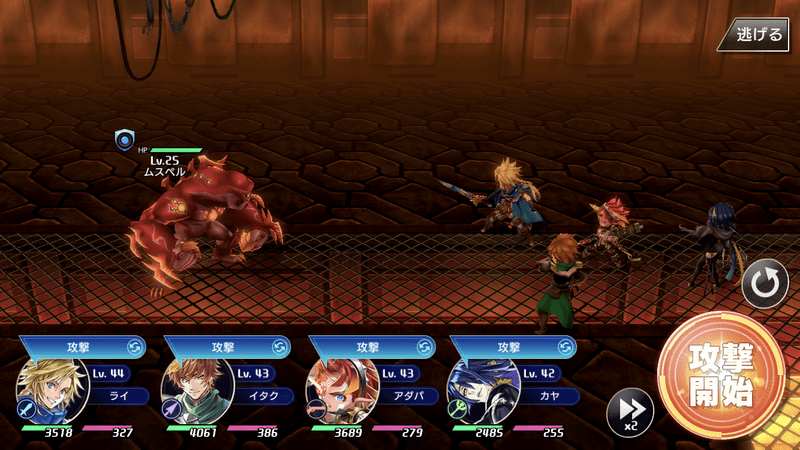Start the attack with 攻撃開始
This screenshot has height=450, width=800.
pyautogui.click(x=720, y=376)
